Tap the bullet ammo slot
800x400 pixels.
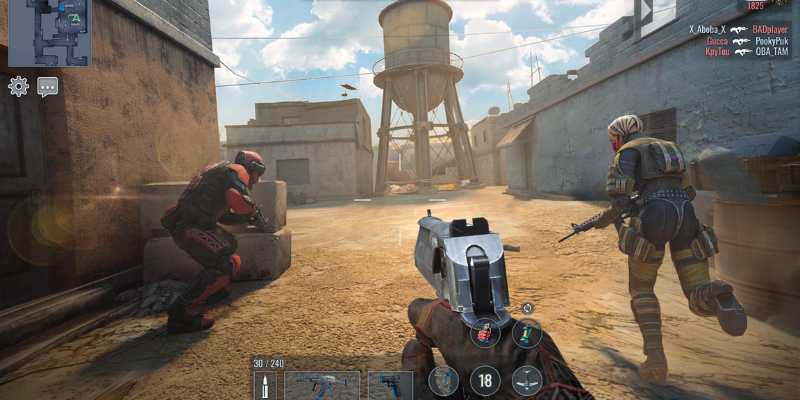point(265,386)
